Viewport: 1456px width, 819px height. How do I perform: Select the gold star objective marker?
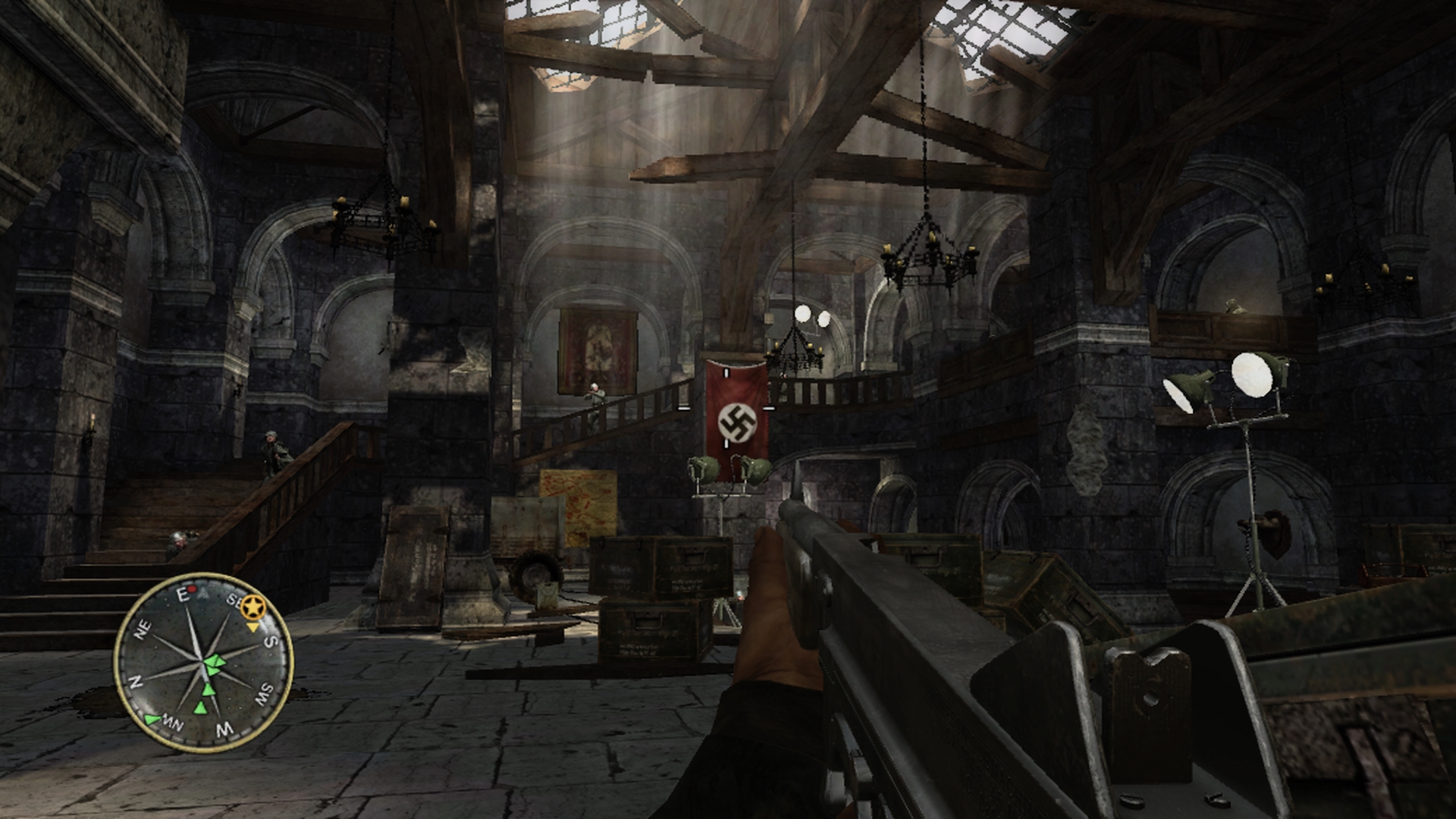click(x=252, y=607)
